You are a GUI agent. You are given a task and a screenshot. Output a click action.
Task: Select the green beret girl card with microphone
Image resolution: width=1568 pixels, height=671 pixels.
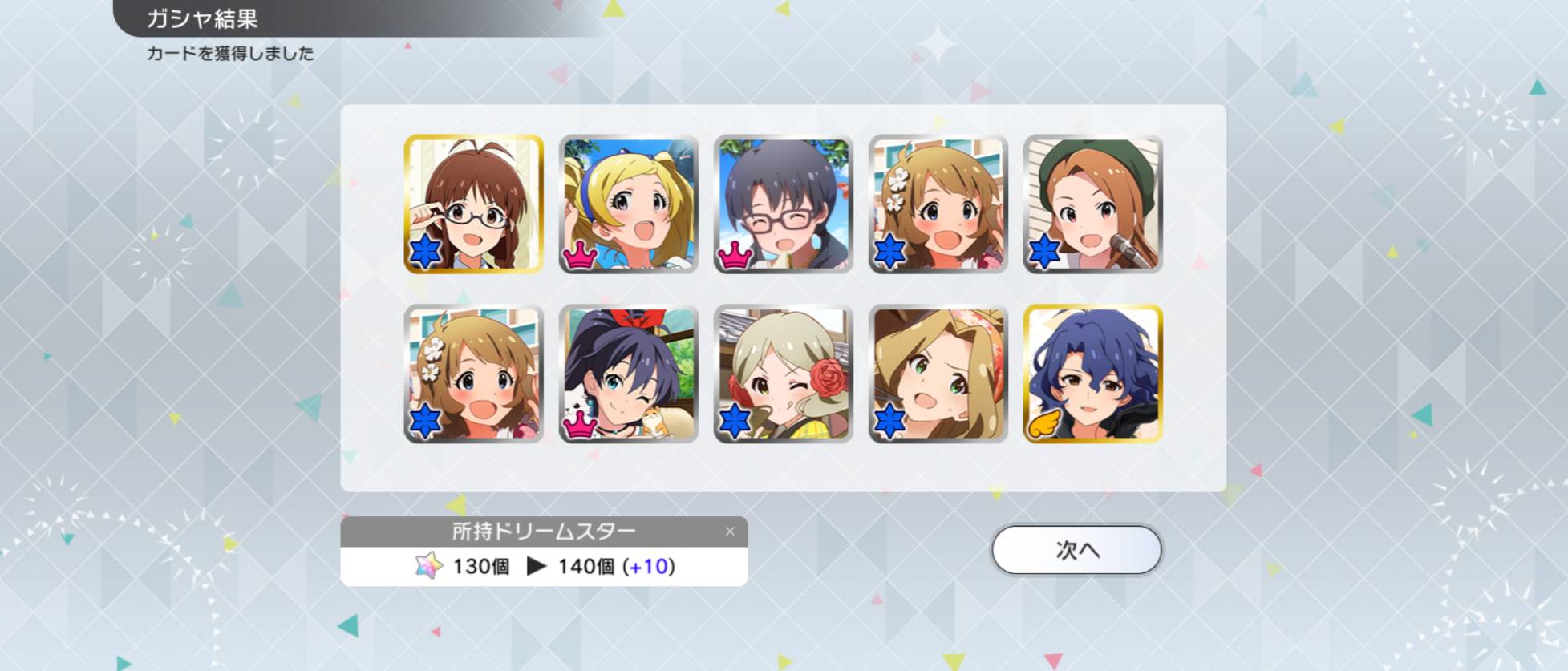1093,204
